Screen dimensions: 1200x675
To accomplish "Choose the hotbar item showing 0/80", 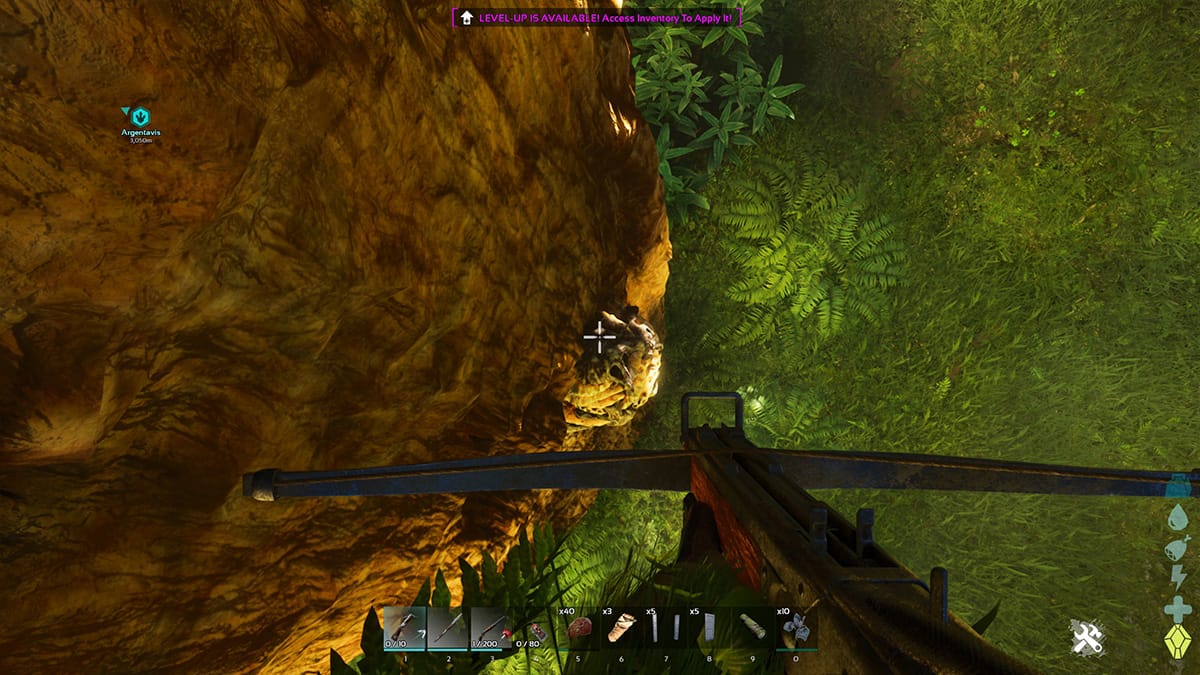I will 535,630.
